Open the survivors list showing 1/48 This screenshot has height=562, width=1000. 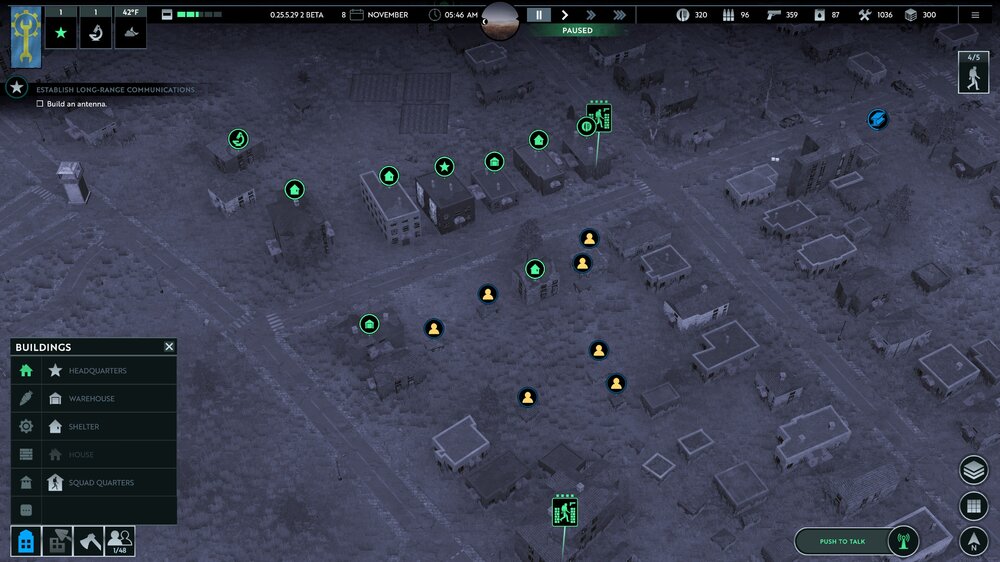119,541
